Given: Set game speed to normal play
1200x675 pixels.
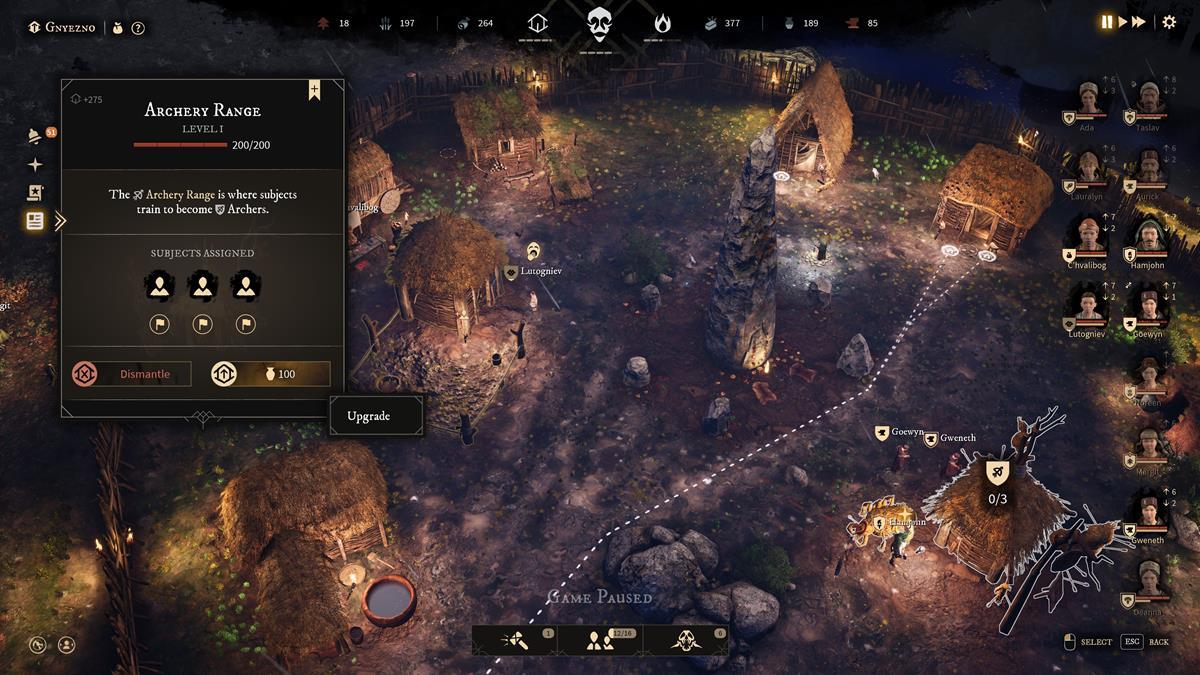Looking at the screenshot, I should (x=1123, y=22).
